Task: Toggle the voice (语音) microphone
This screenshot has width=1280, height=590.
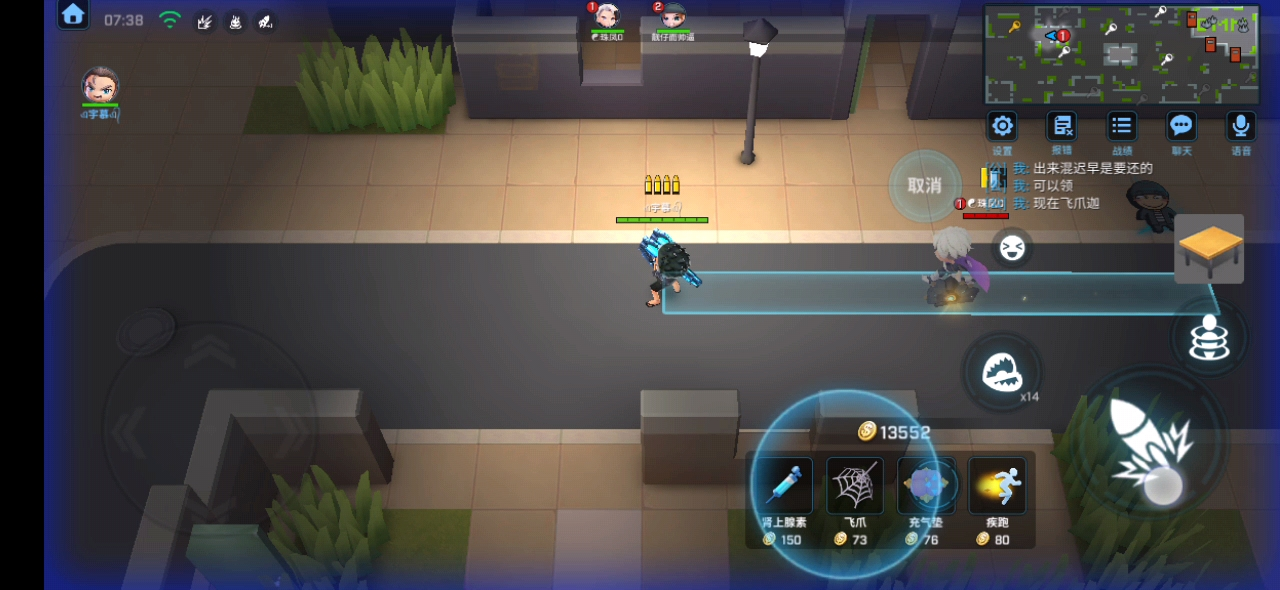Action: tap(1241, 127)
